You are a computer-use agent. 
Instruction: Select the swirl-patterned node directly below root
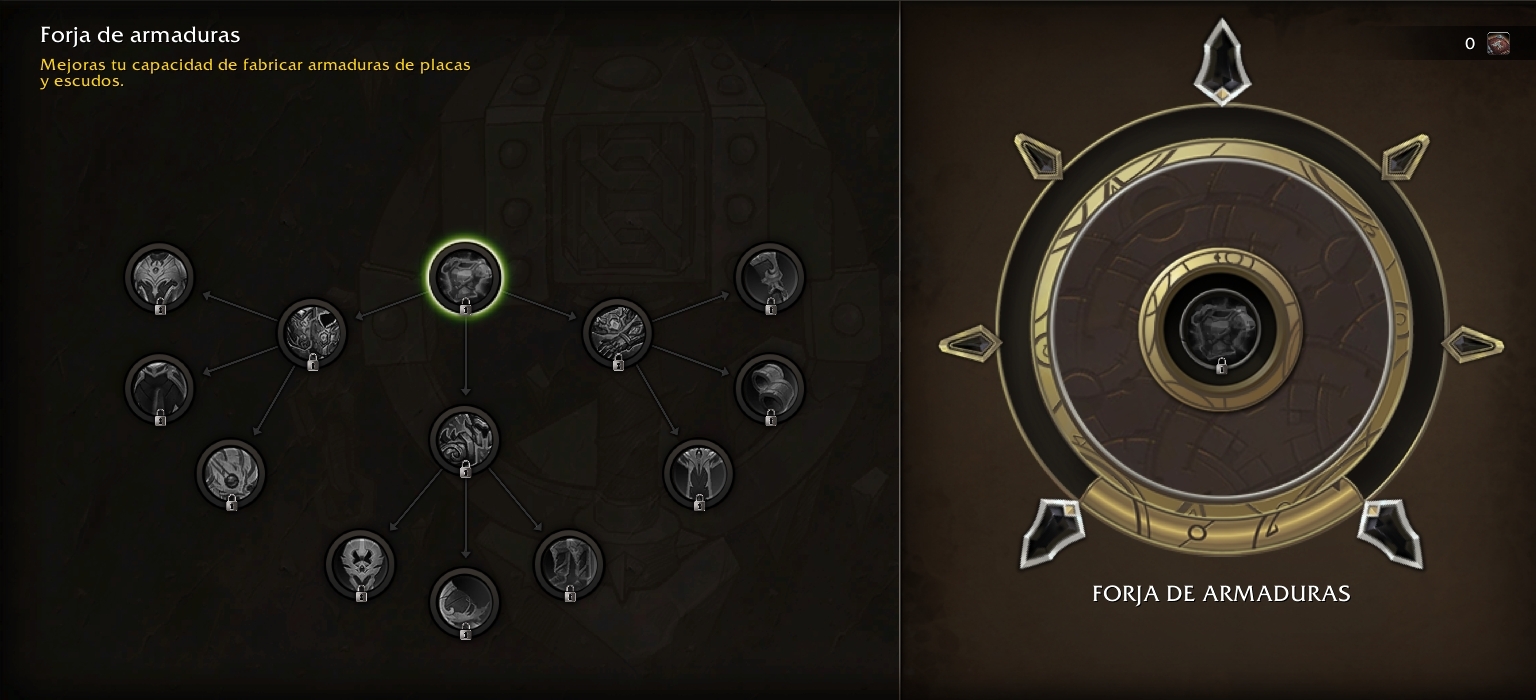pos(465,439)
